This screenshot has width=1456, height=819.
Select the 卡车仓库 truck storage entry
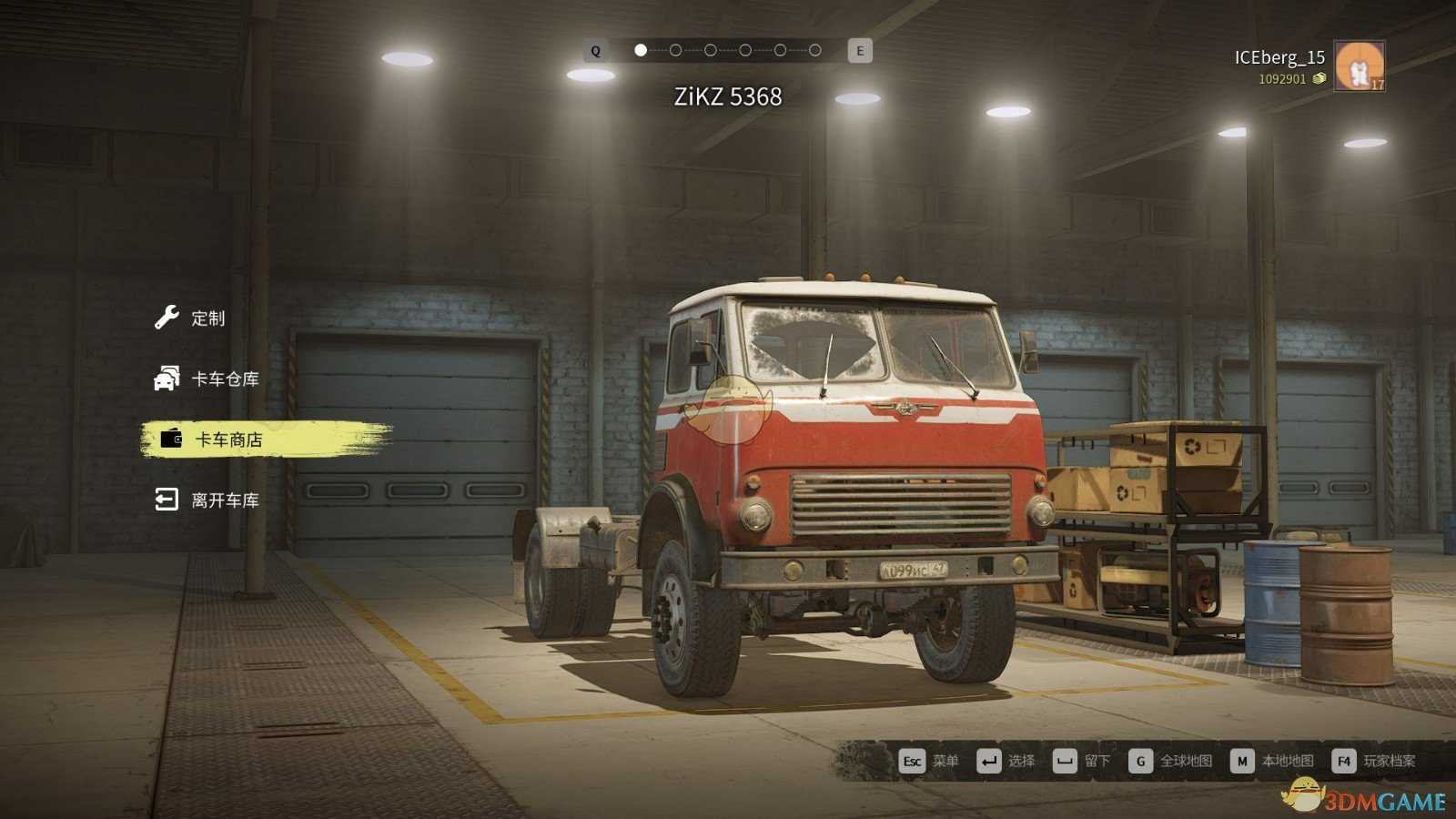click(224, 379)
